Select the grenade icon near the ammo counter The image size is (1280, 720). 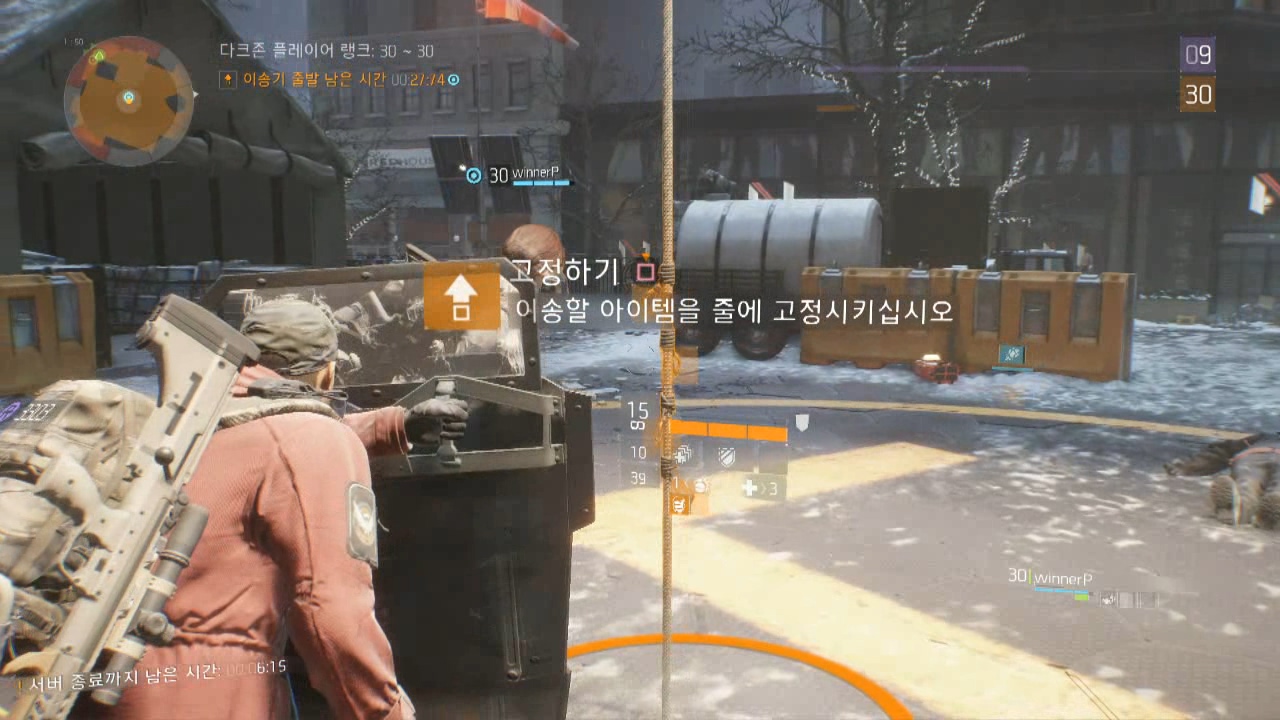point(702,485)
